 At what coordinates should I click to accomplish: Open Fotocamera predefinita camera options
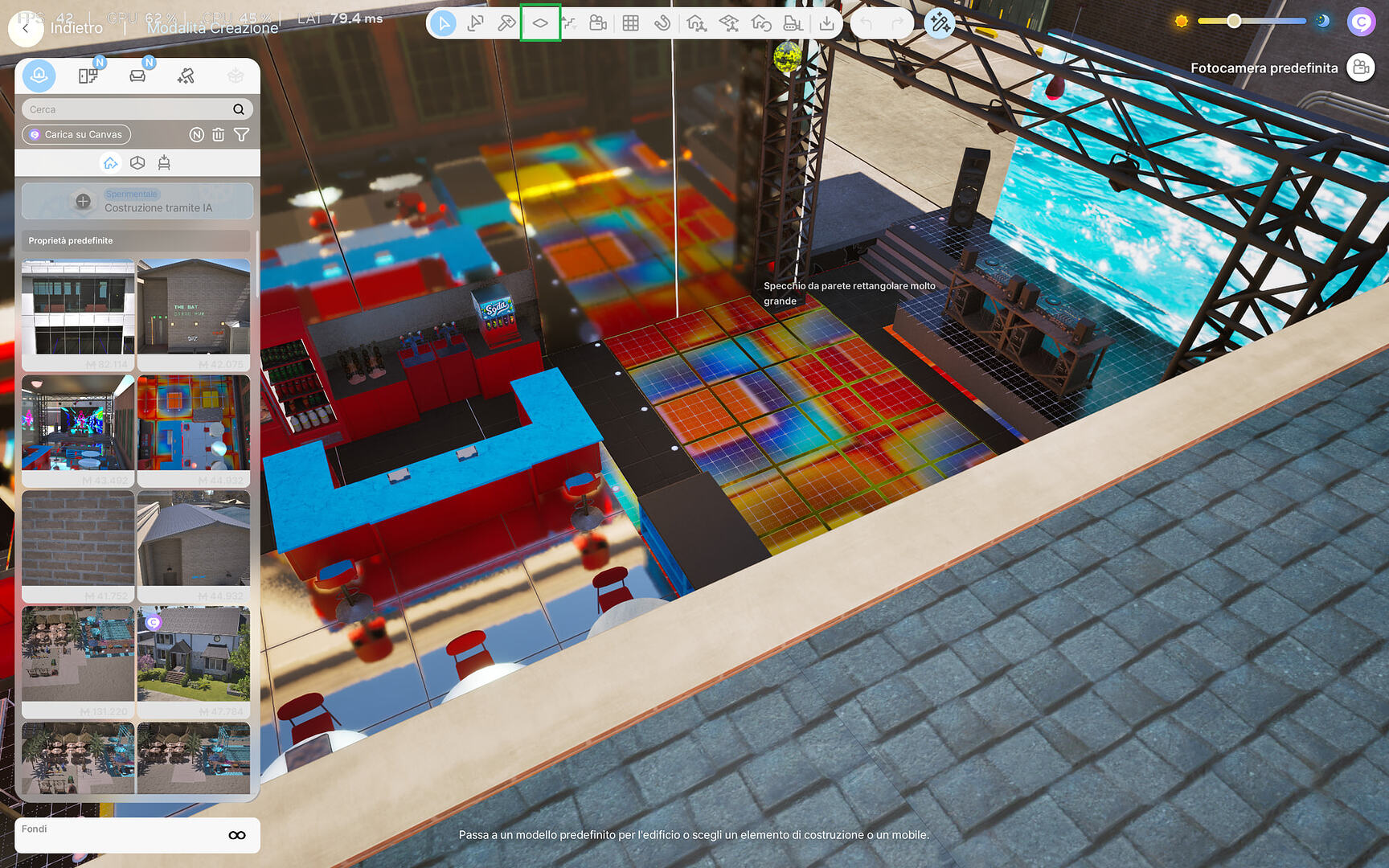(1361, 68)
